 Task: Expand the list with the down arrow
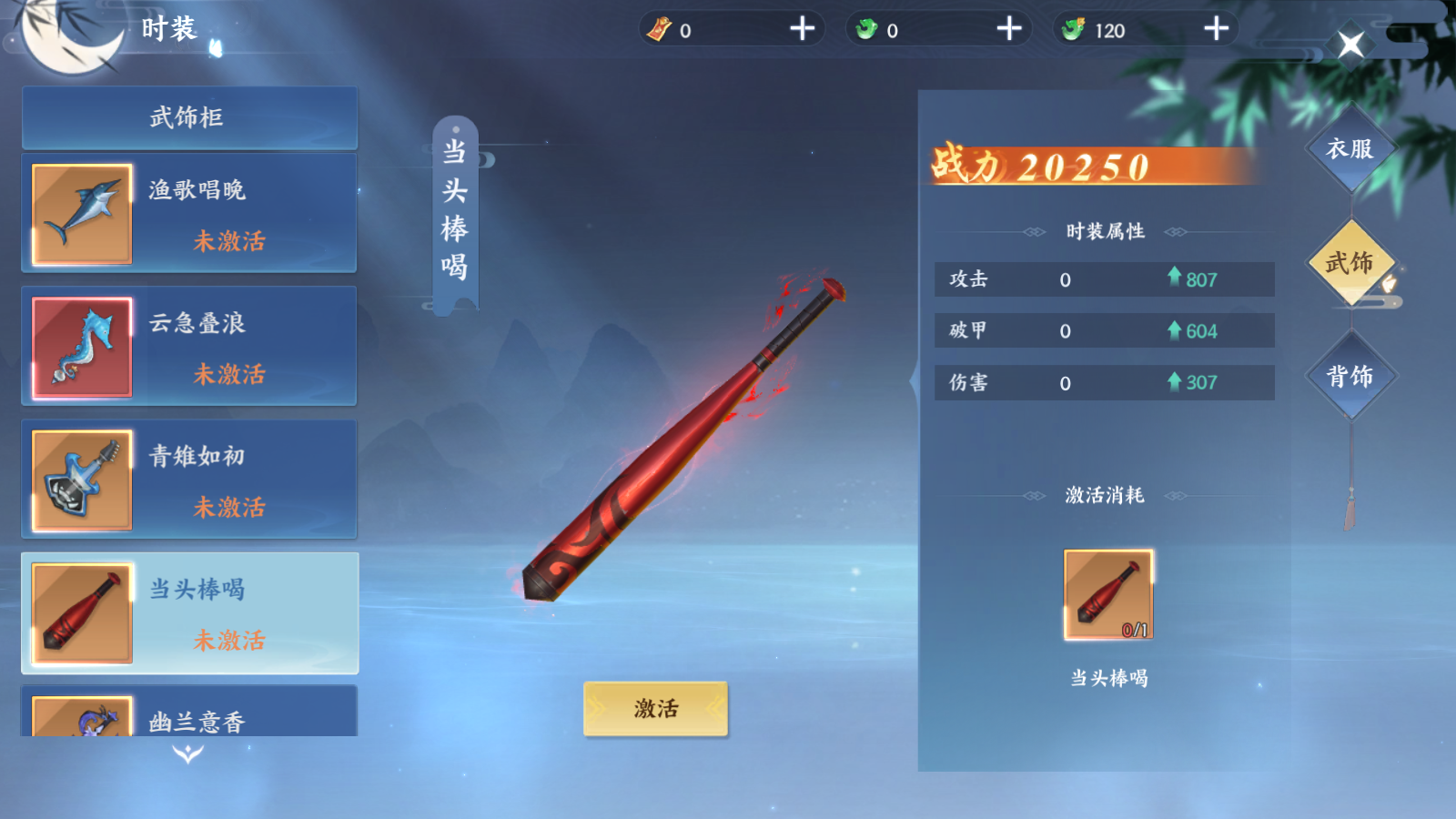188,753
